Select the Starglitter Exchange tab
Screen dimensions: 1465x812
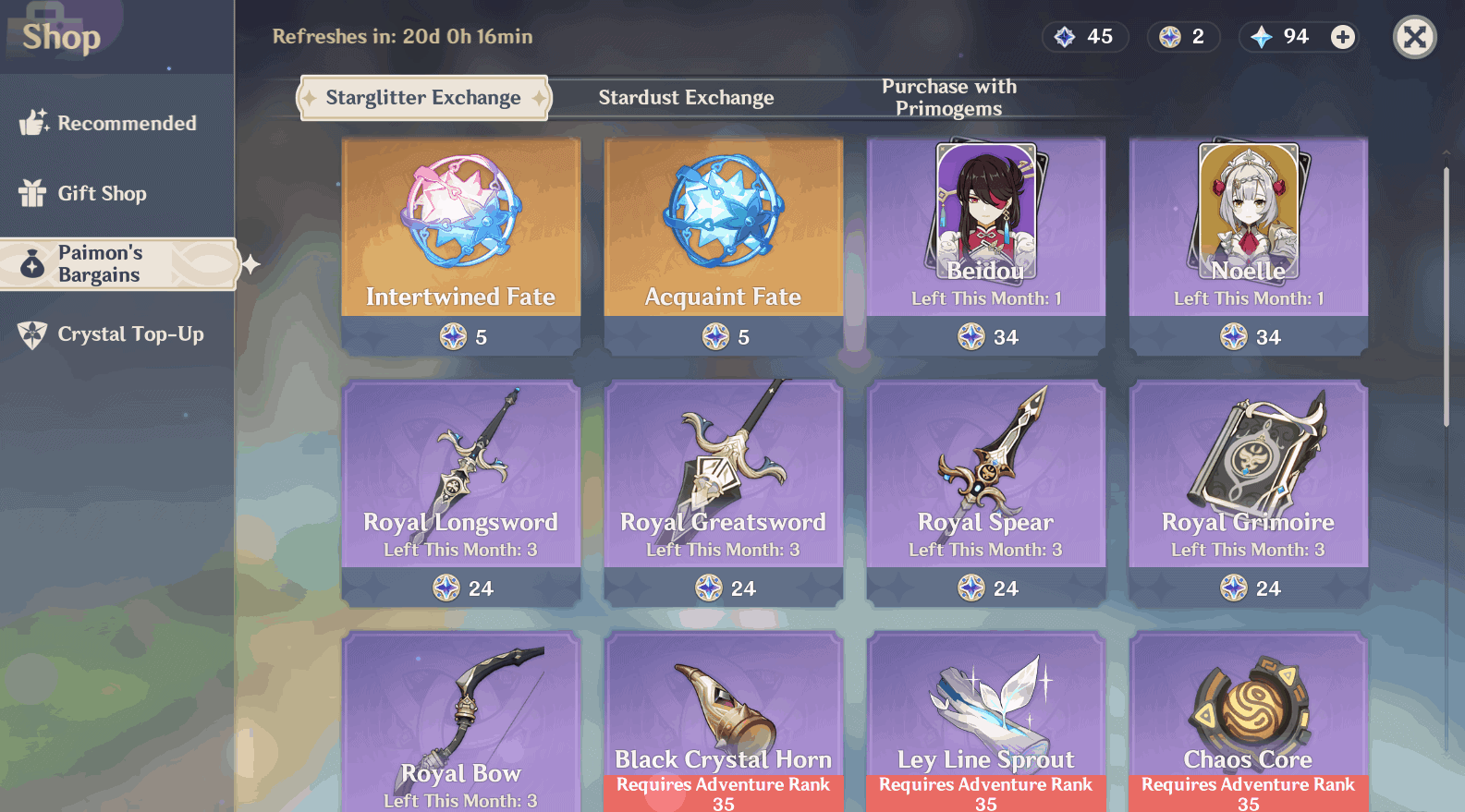click(422, 97)
